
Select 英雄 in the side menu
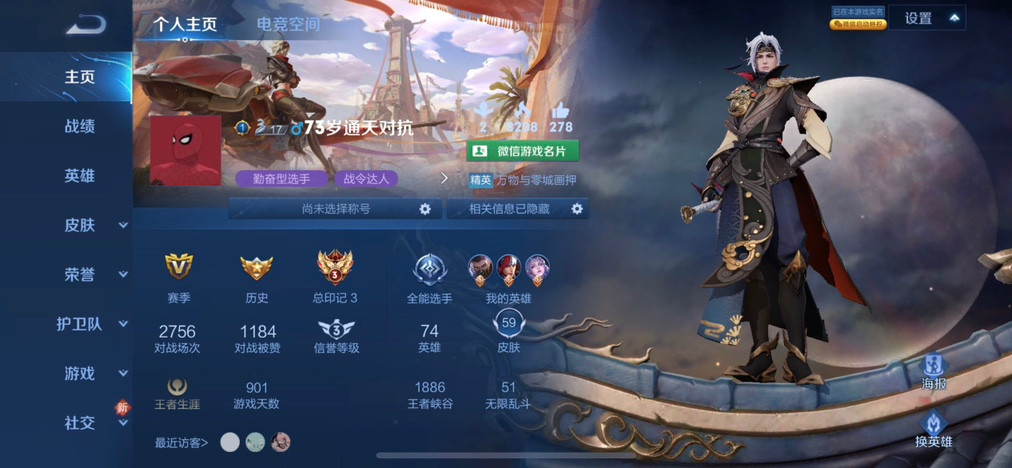click(x=80, y=176)
